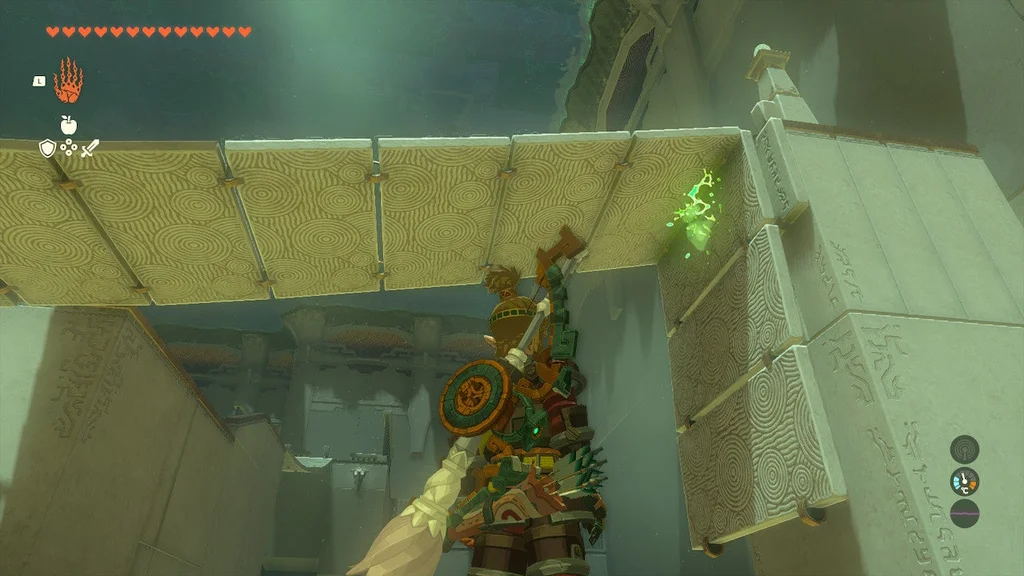Activate the orange hand ability icon
The width and height of the screenshot is (1024, 576).
click(x=68, y=81)
